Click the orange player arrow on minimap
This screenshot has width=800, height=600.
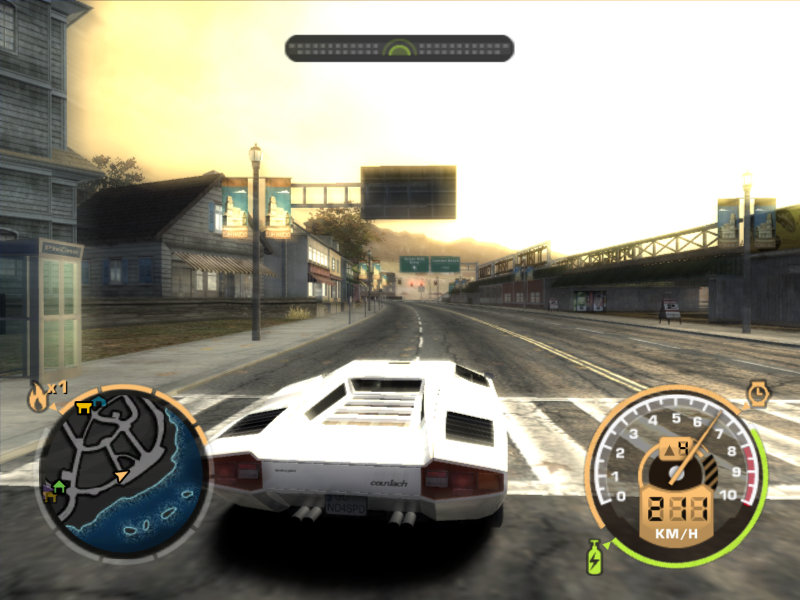(121, 475)
